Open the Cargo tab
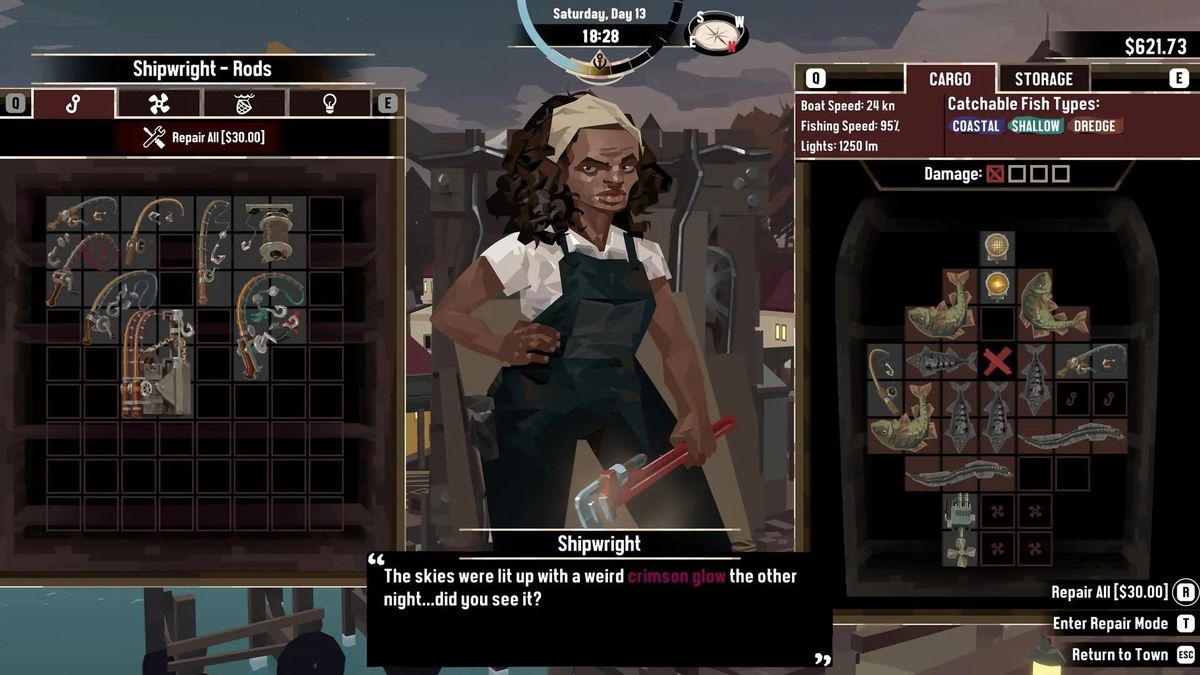 pyautogui.click(x=949, y=79)
